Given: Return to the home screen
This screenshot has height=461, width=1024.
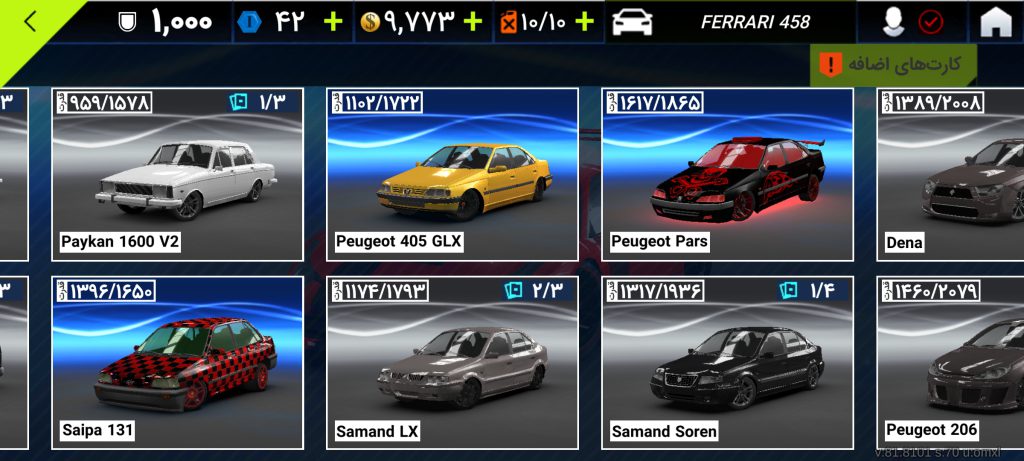Looking at the screenshot, I should (x=995, y=22).
